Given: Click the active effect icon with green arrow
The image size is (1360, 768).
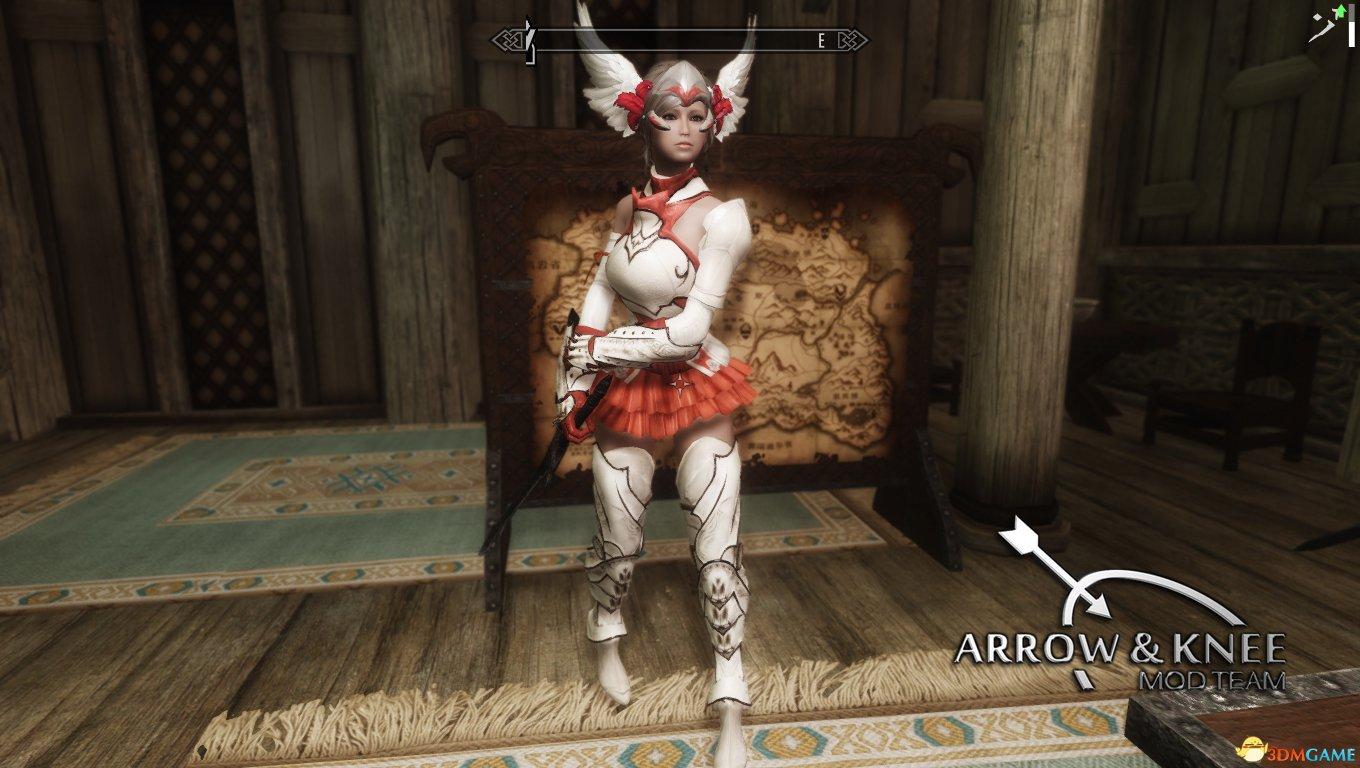Looking at the screenshot, I should (1320, 22).
